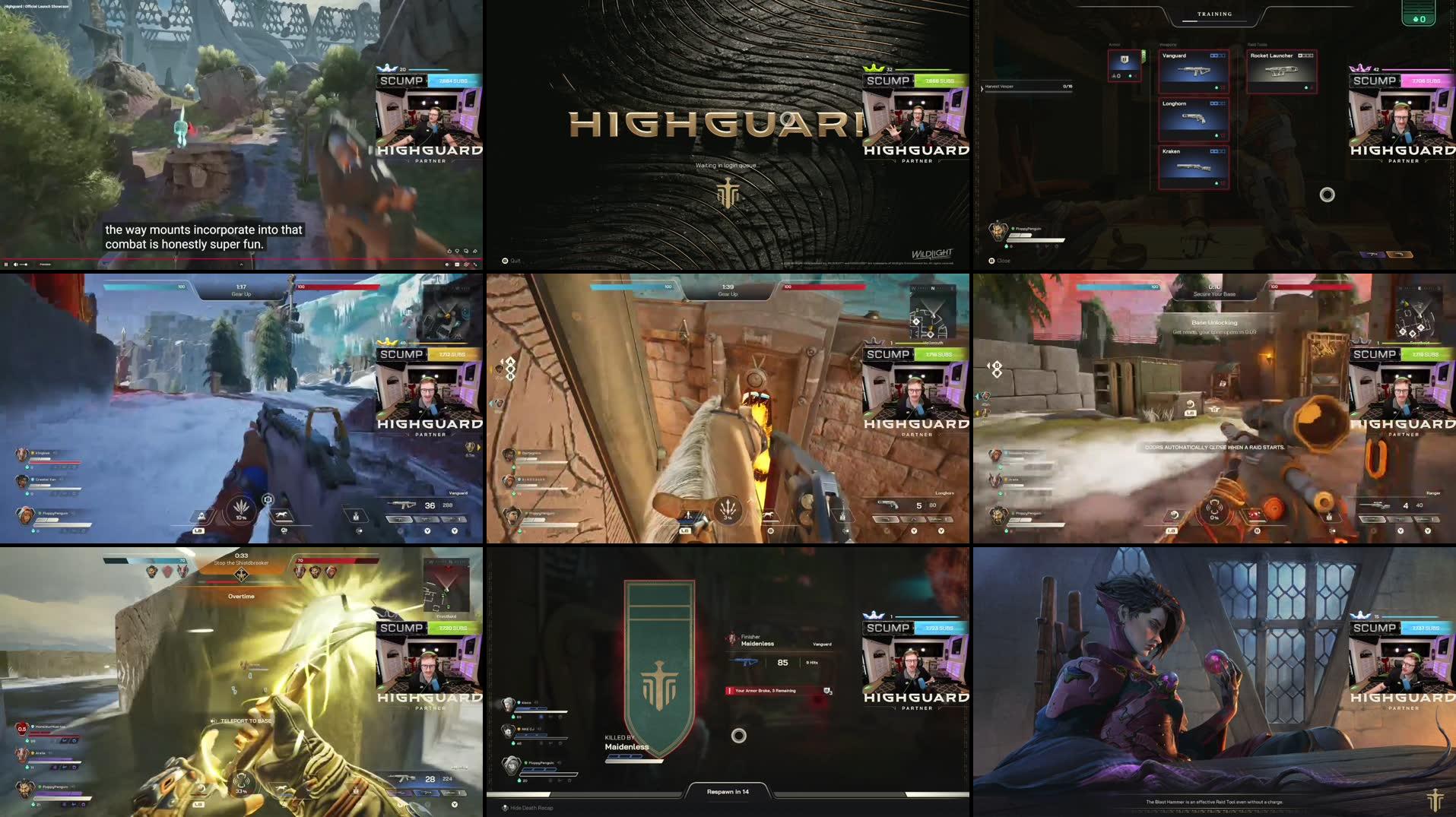The width and height of the screenshot is (1456, 817).
Task: Open the video share options
Action: pyautogui.click(x=474, y=252)
